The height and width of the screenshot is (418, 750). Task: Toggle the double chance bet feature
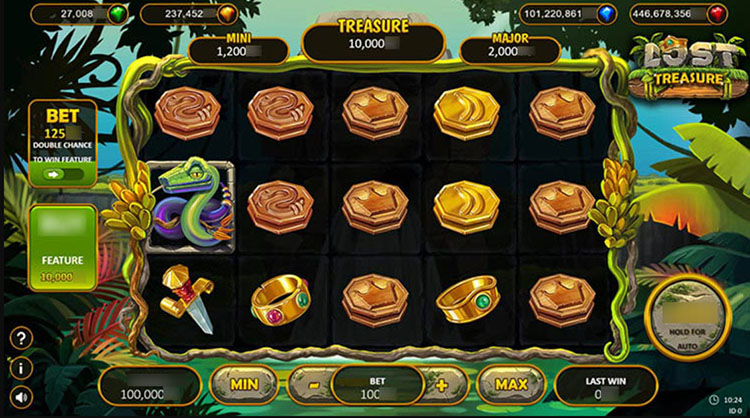click(x=61, y=173)
